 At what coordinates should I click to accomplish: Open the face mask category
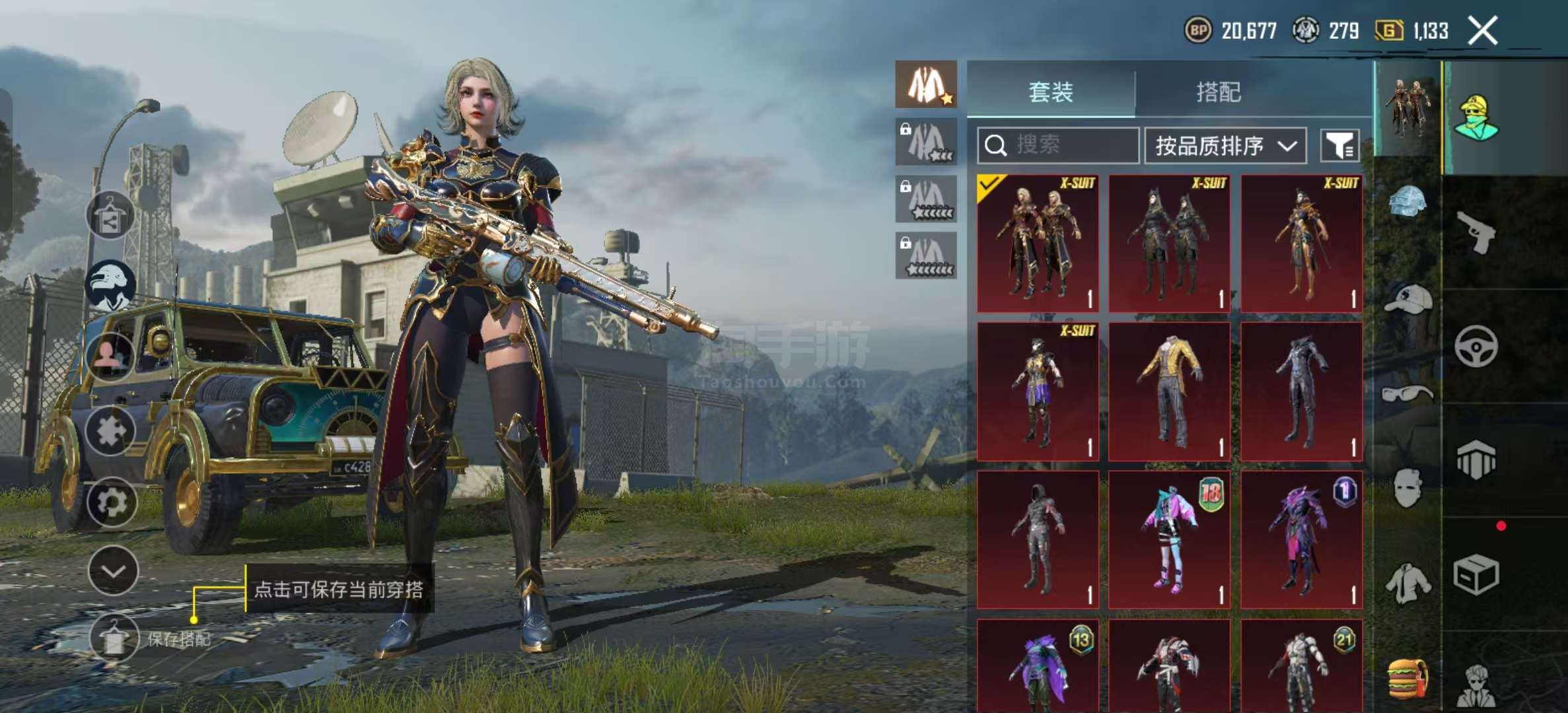1408,489
